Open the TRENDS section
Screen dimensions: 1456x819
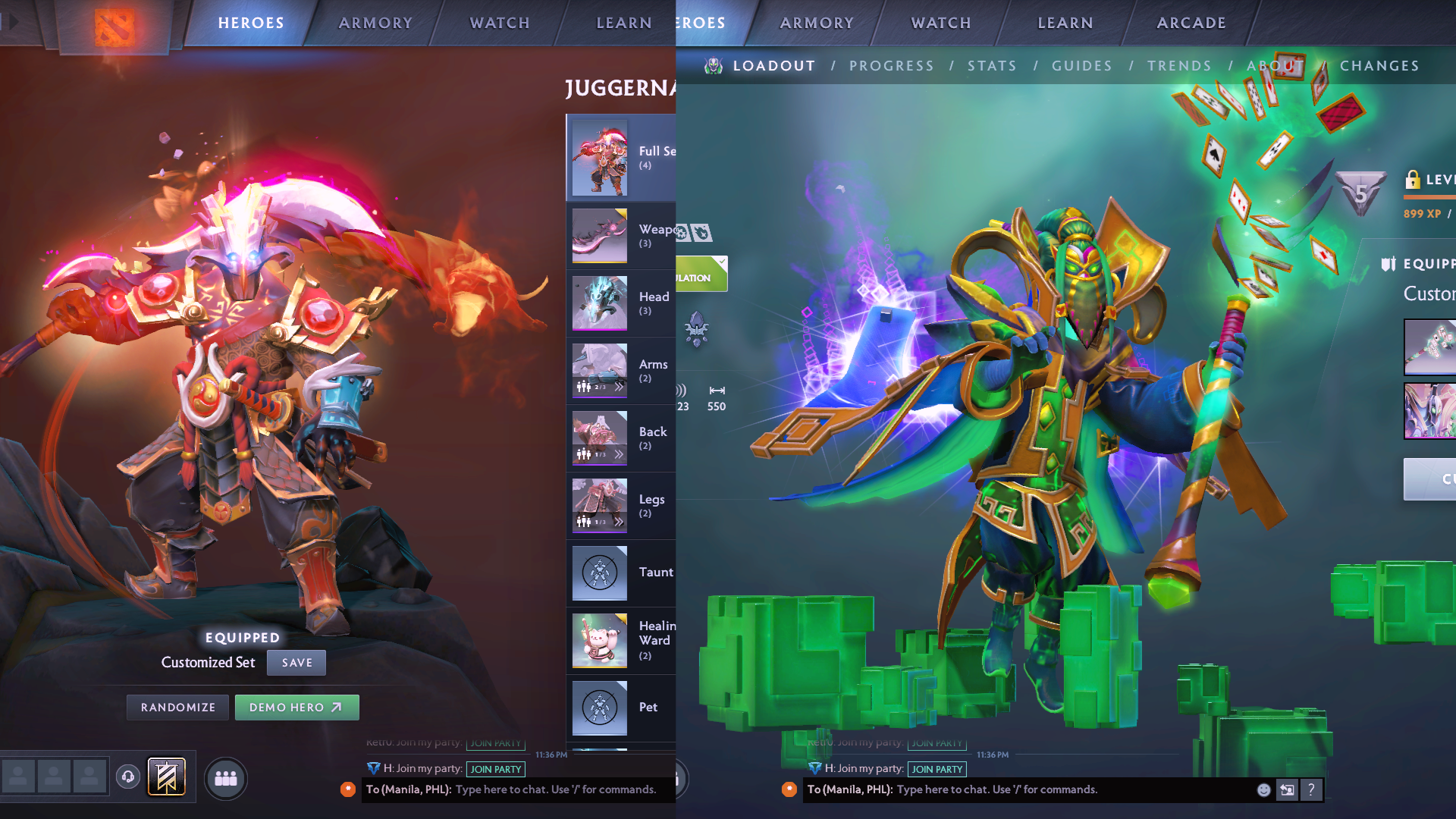[x=1180, y=66]
